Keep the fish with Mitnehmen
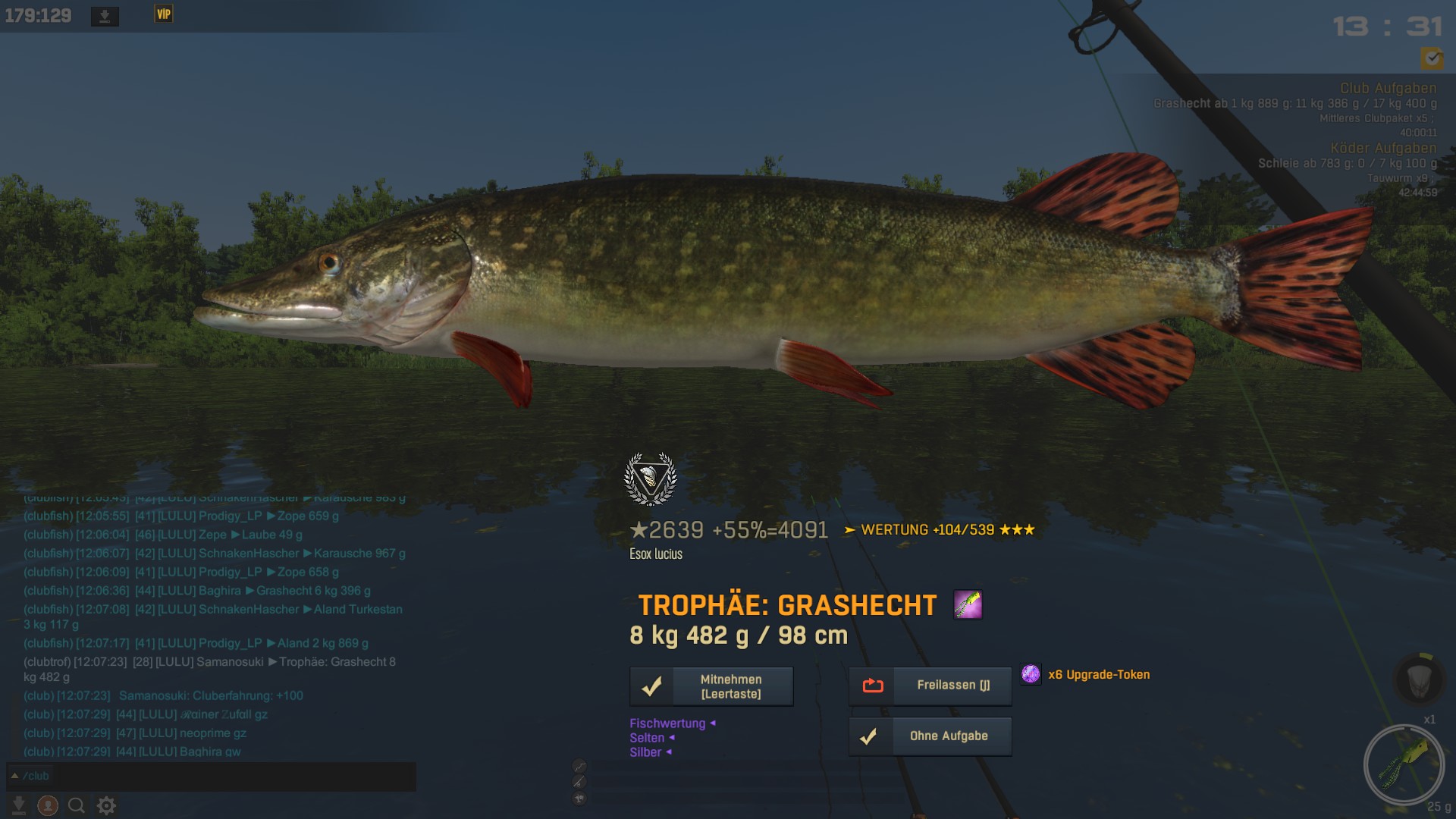The width and height of the screenshot is (1456, 819). pos(711,686)
